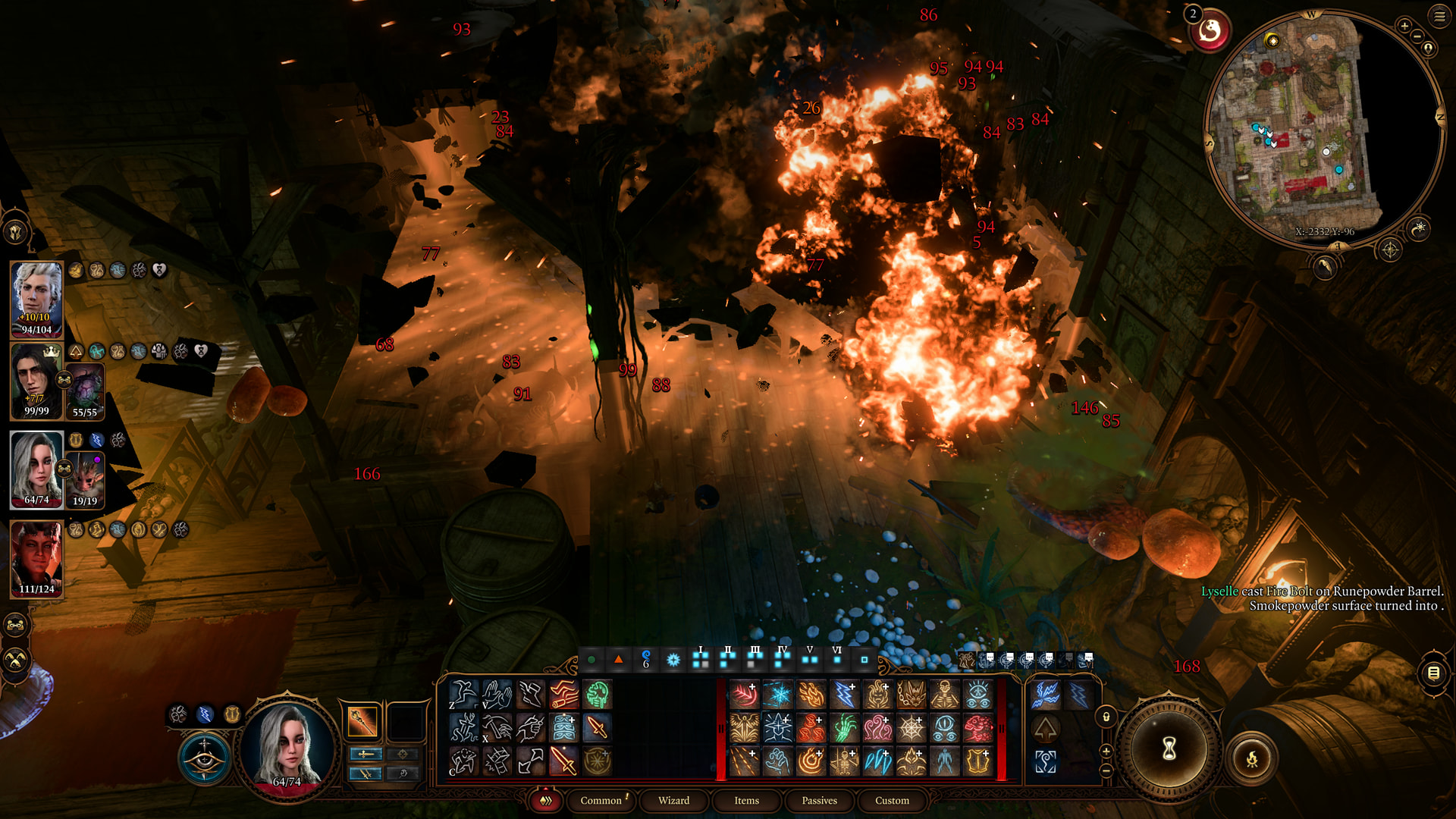Cast the snowflake ice spell
1456x819 pixels.
click(778, 694)
